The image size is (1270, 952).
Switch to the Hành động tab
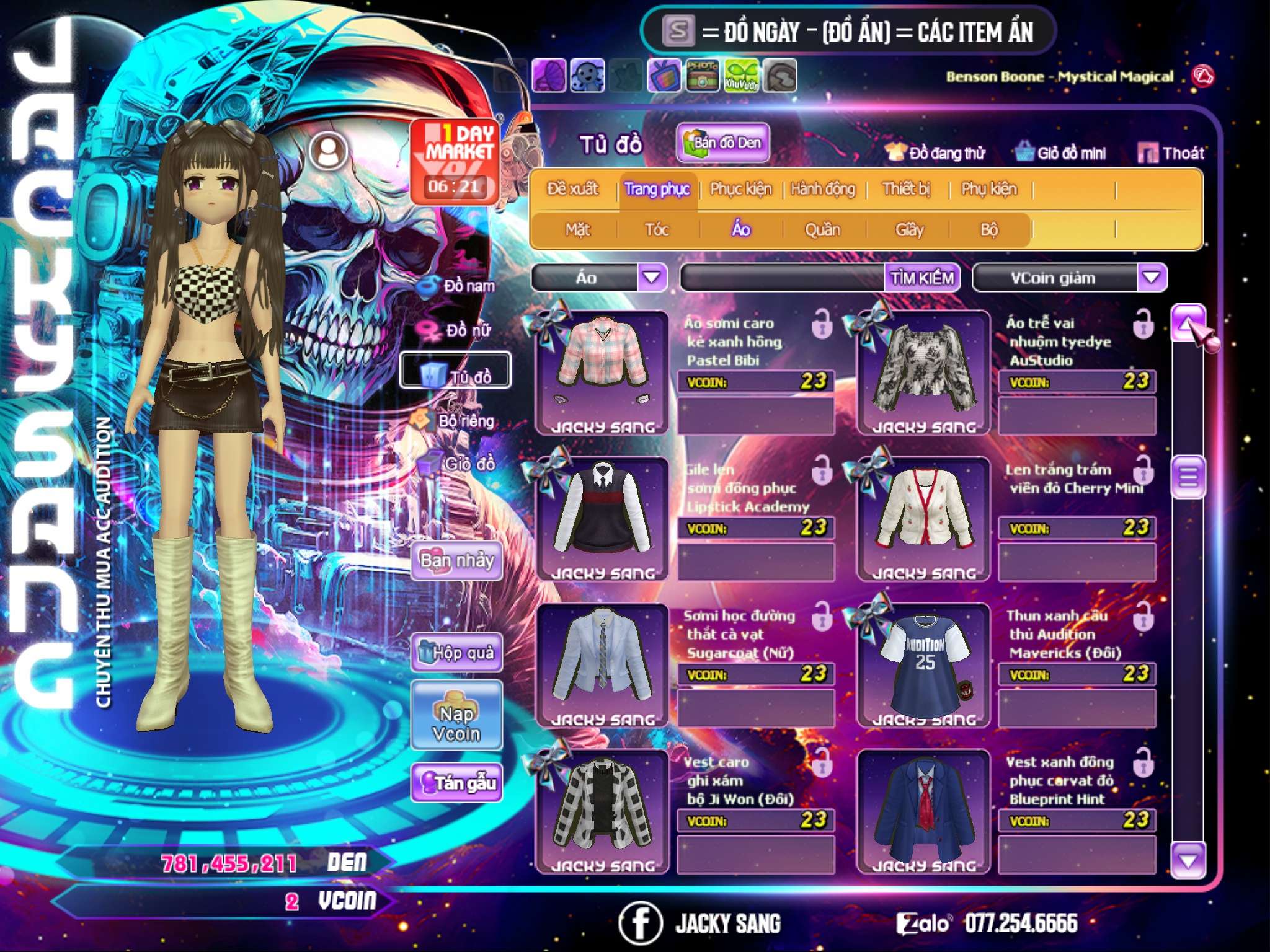823,189
